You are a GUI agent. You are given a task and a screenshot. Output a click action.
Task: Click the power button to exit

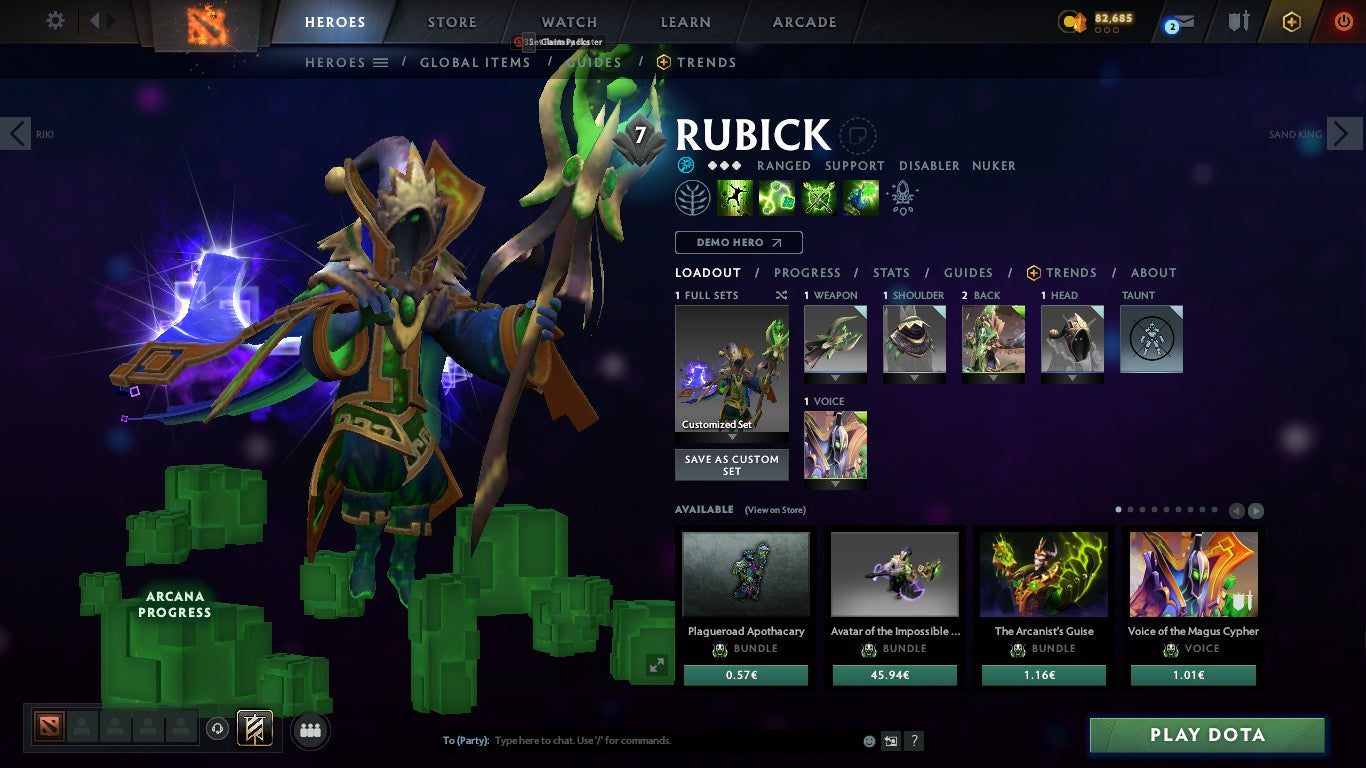[1341, 21]
